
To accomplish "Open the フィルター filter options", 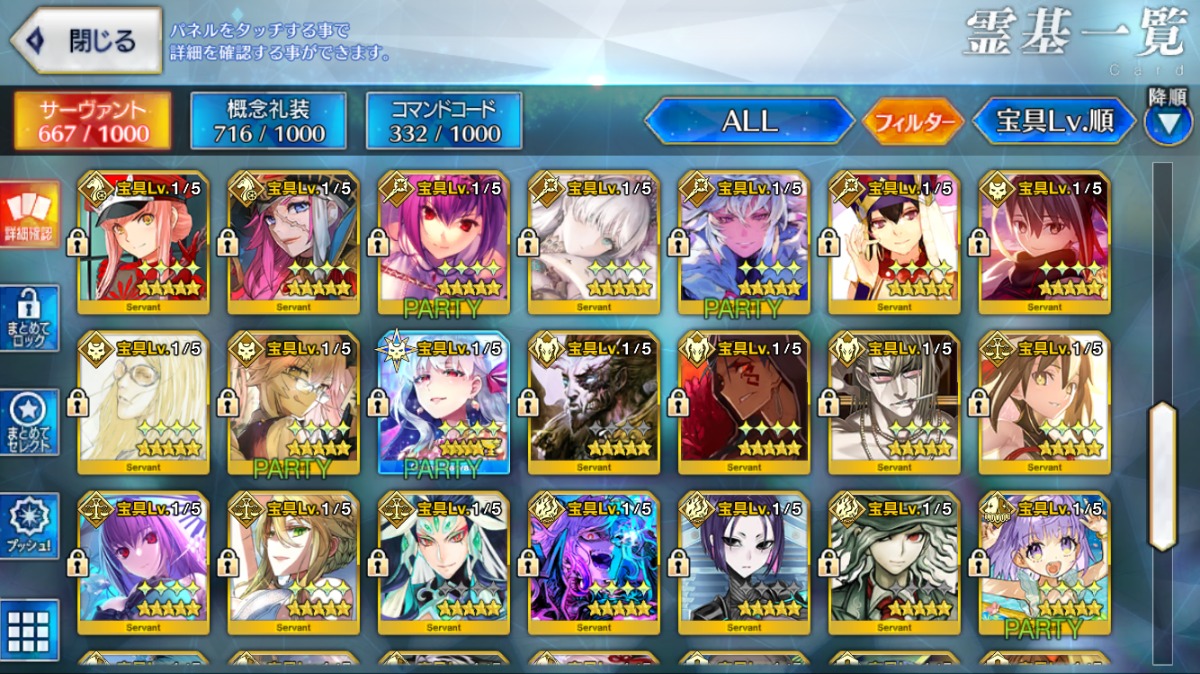I will [x=913, y=123].
